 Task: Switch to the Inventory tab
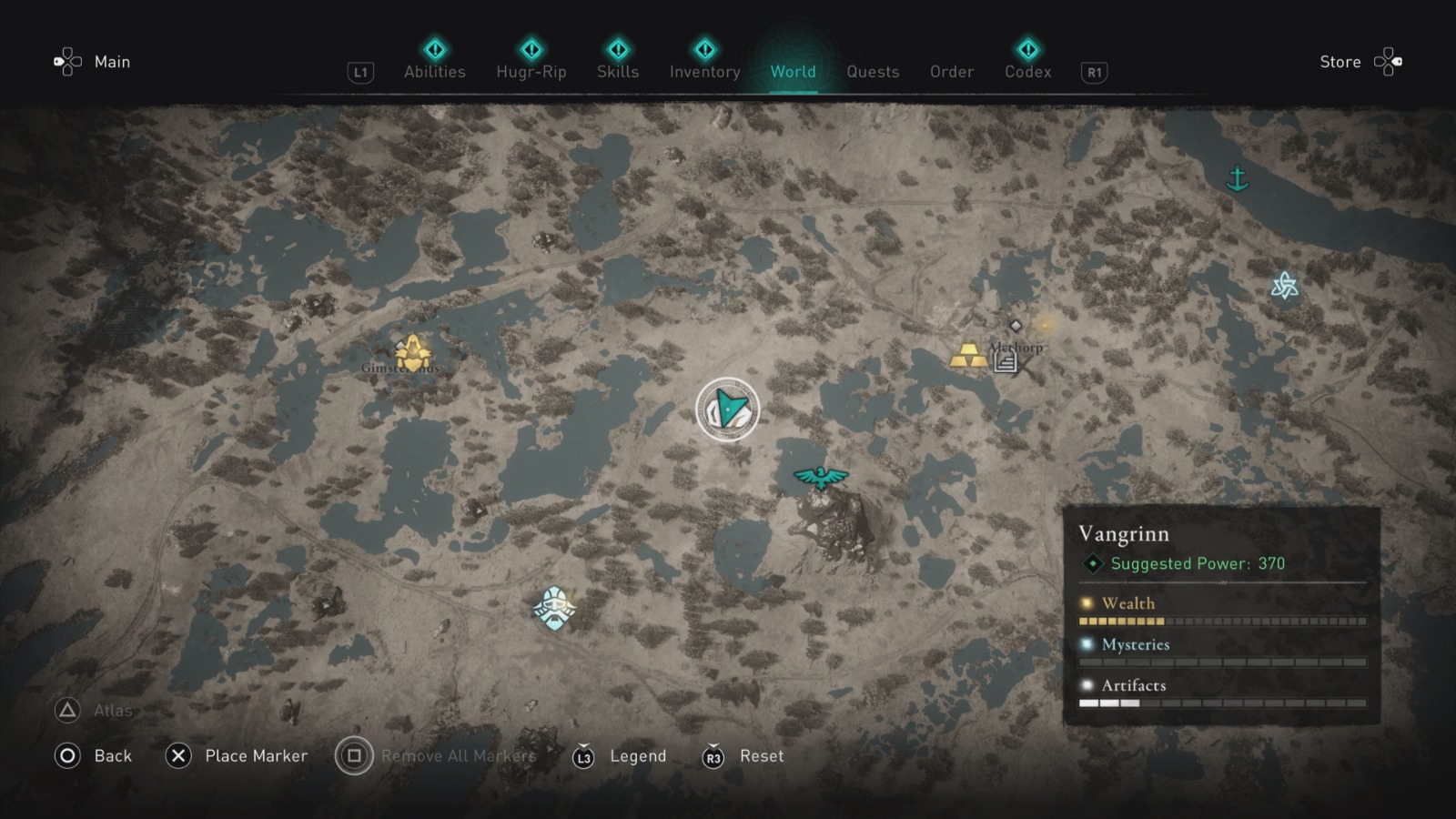[x=704, y=72]
